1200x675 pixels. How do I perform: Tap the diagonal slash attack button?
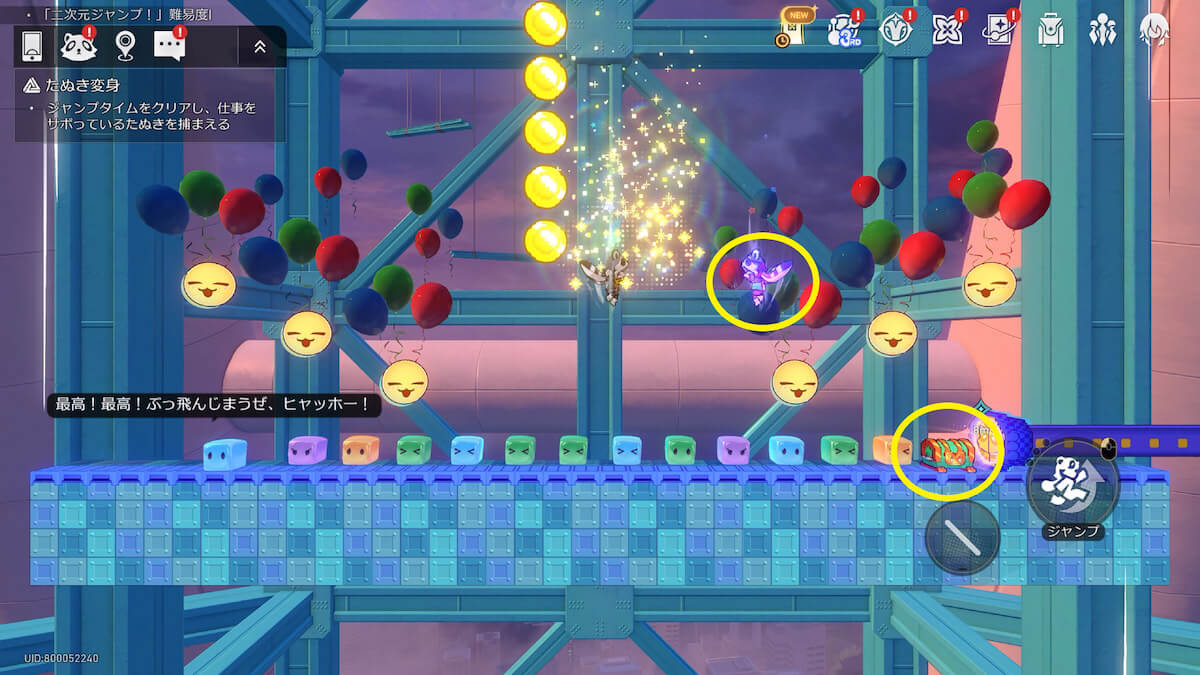pyautogui.click(x=962, y=537)
